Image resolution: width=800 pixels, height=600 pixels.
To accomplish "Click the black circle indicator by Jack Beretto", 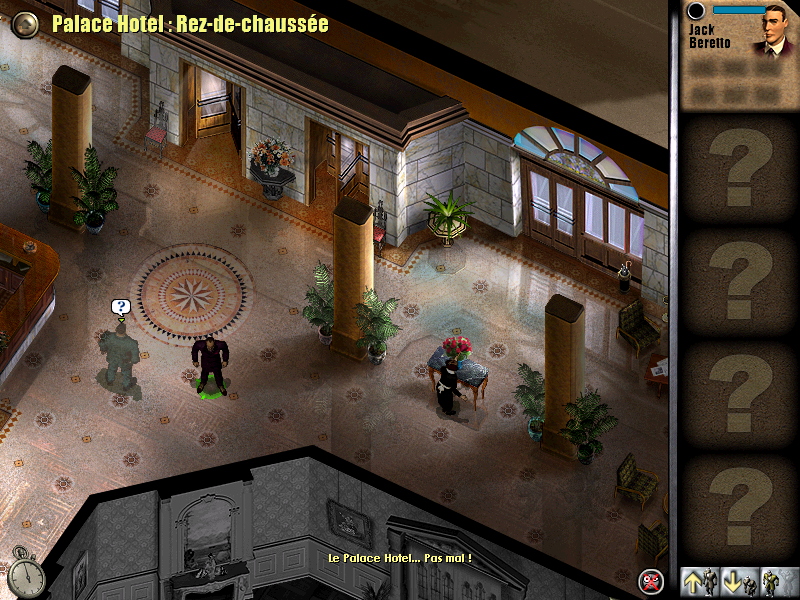I will click(697, 10).
